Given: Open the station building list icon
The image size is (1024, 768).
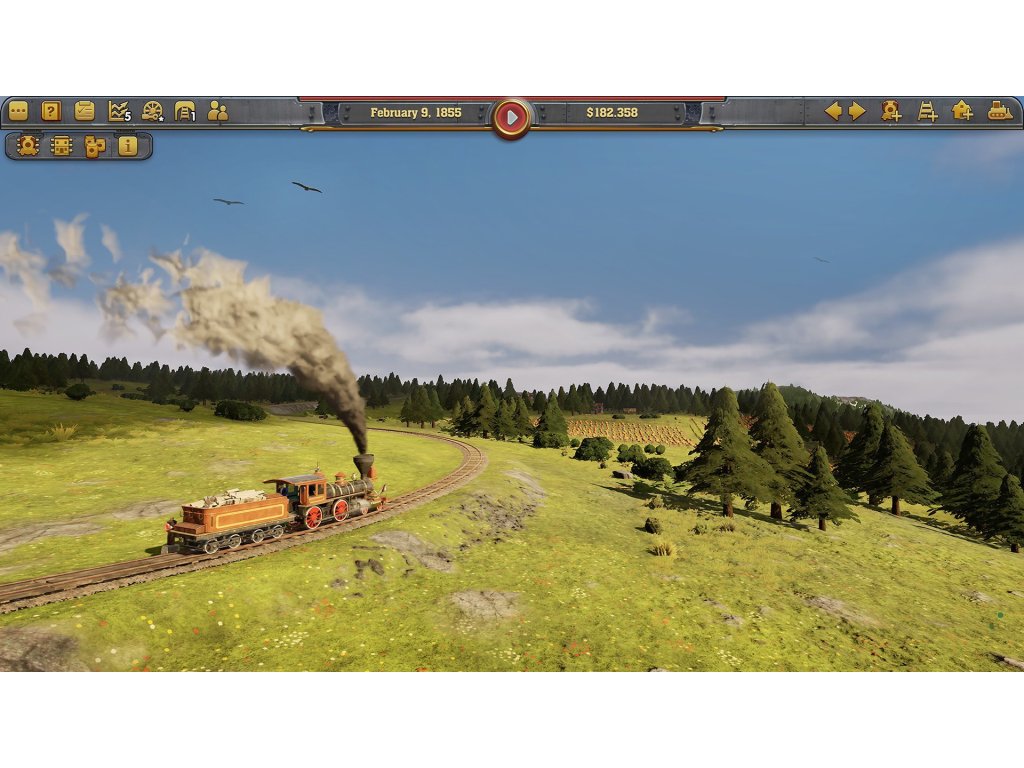Looking at the screenshot, I should (x=62, y=146).
